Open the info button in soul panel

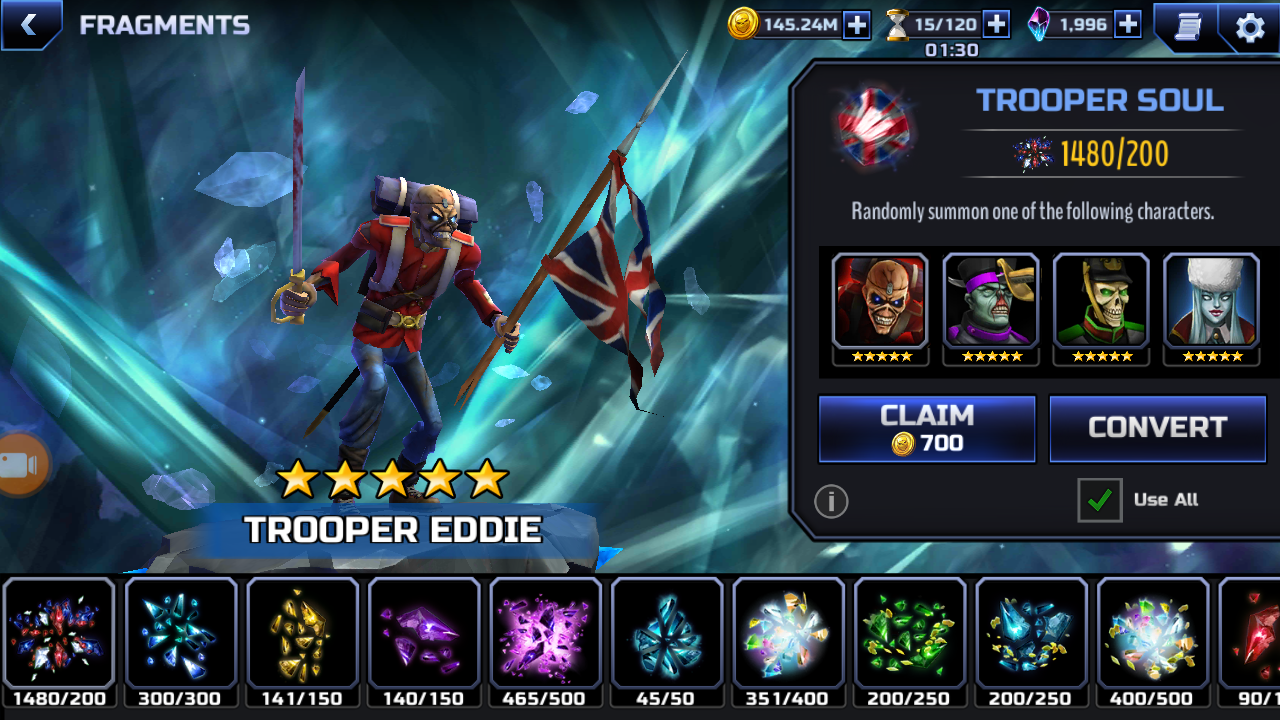831,500
